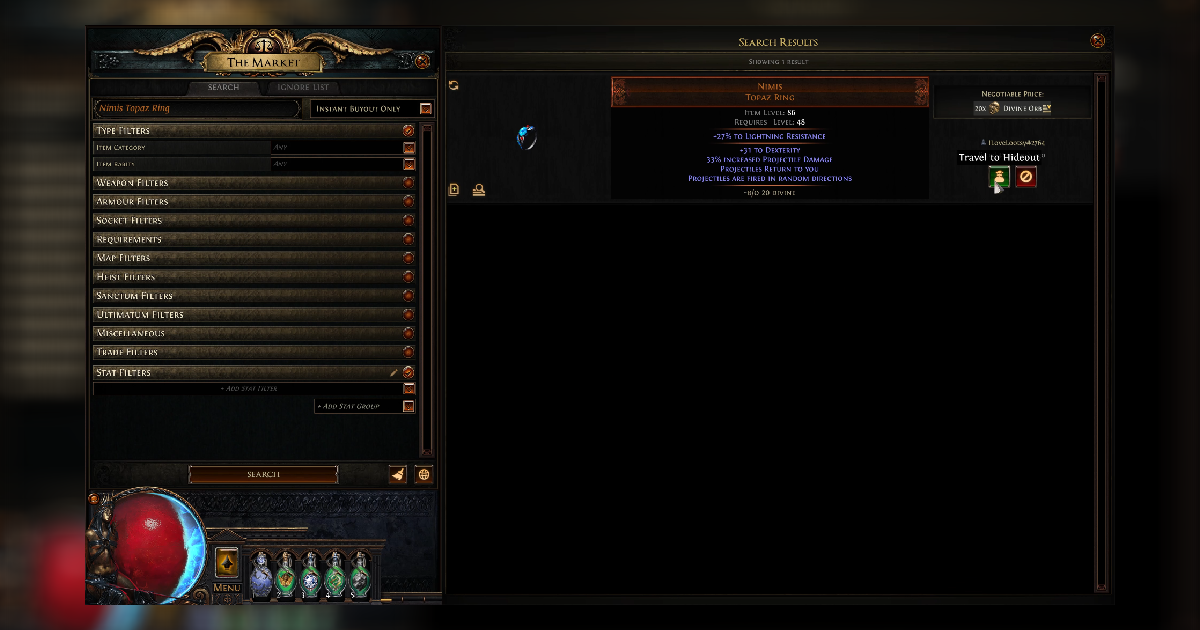Run the market Search button
Viewport: 1200px width, 630px height.
pyautogui.click(x=263, y=474)
